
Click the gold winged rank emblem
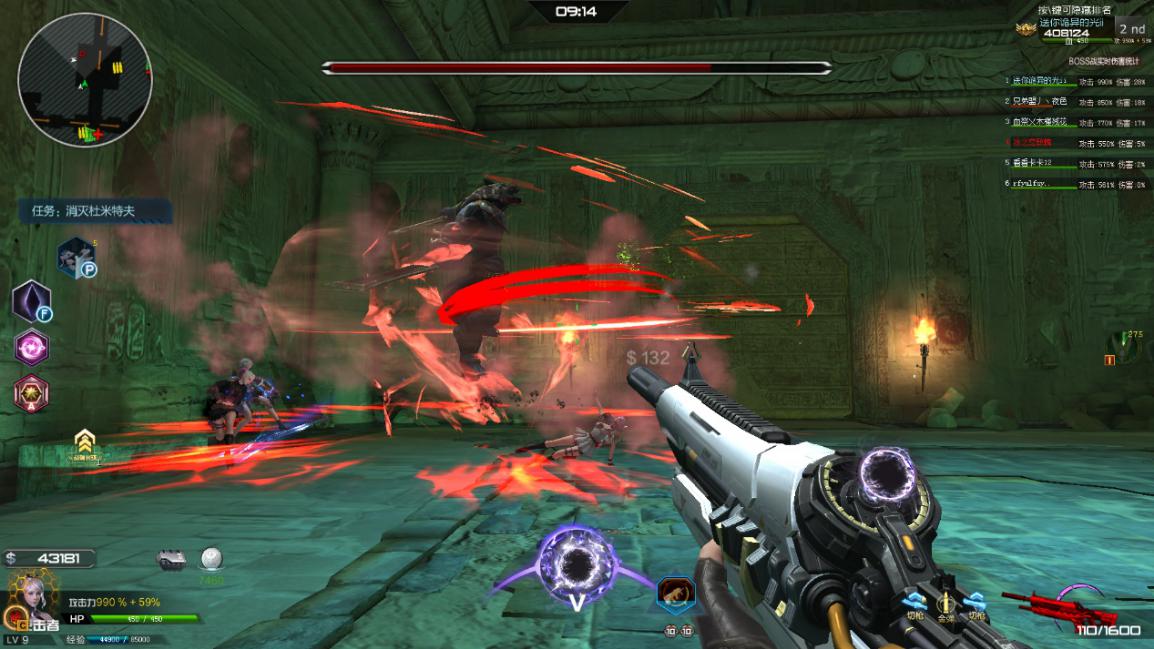pos(1024,29)
